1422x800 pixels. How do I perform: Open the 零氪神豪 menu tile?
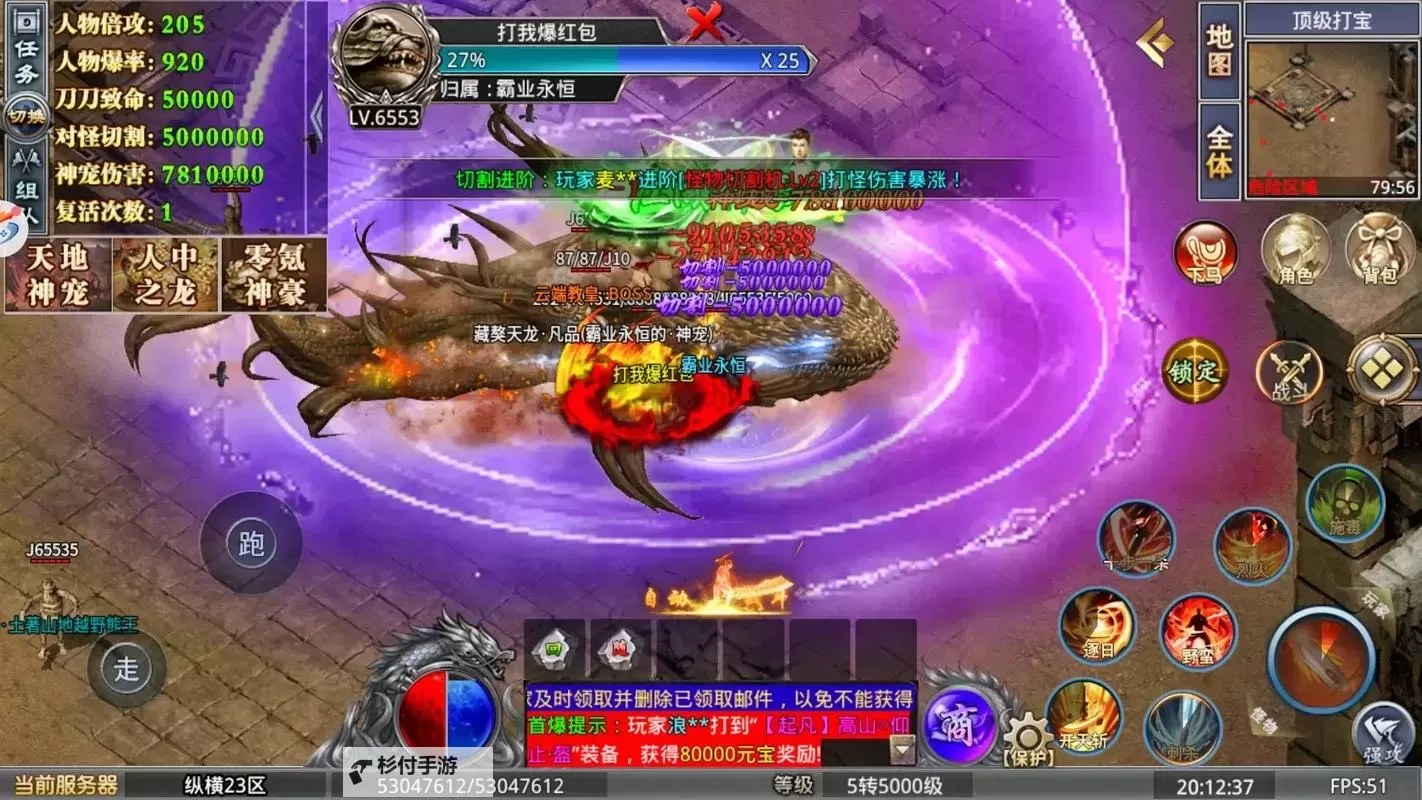click(x=273, y=275)
